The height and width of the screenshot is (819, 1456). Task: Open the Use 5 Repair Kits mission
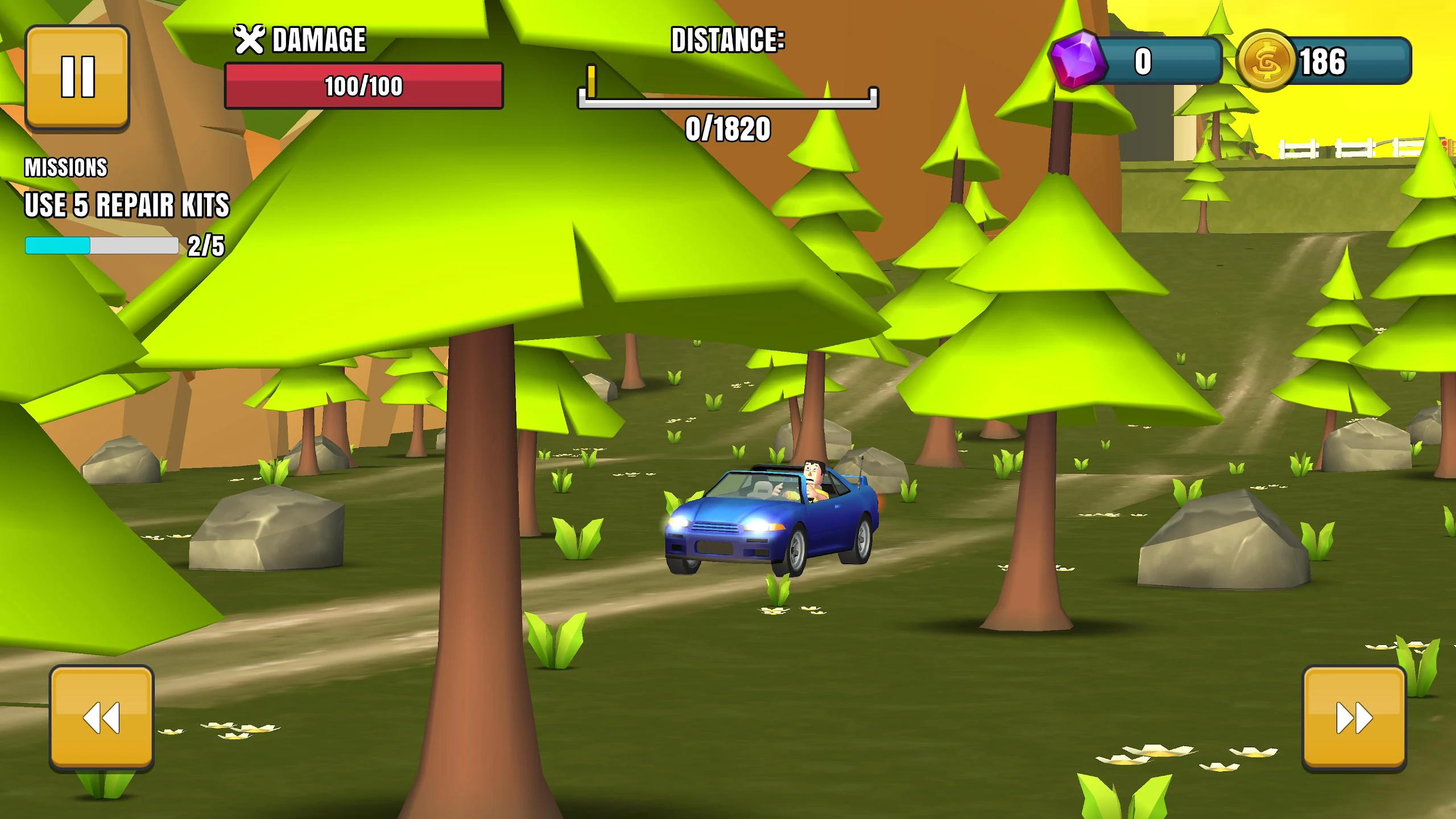[126, 205]
